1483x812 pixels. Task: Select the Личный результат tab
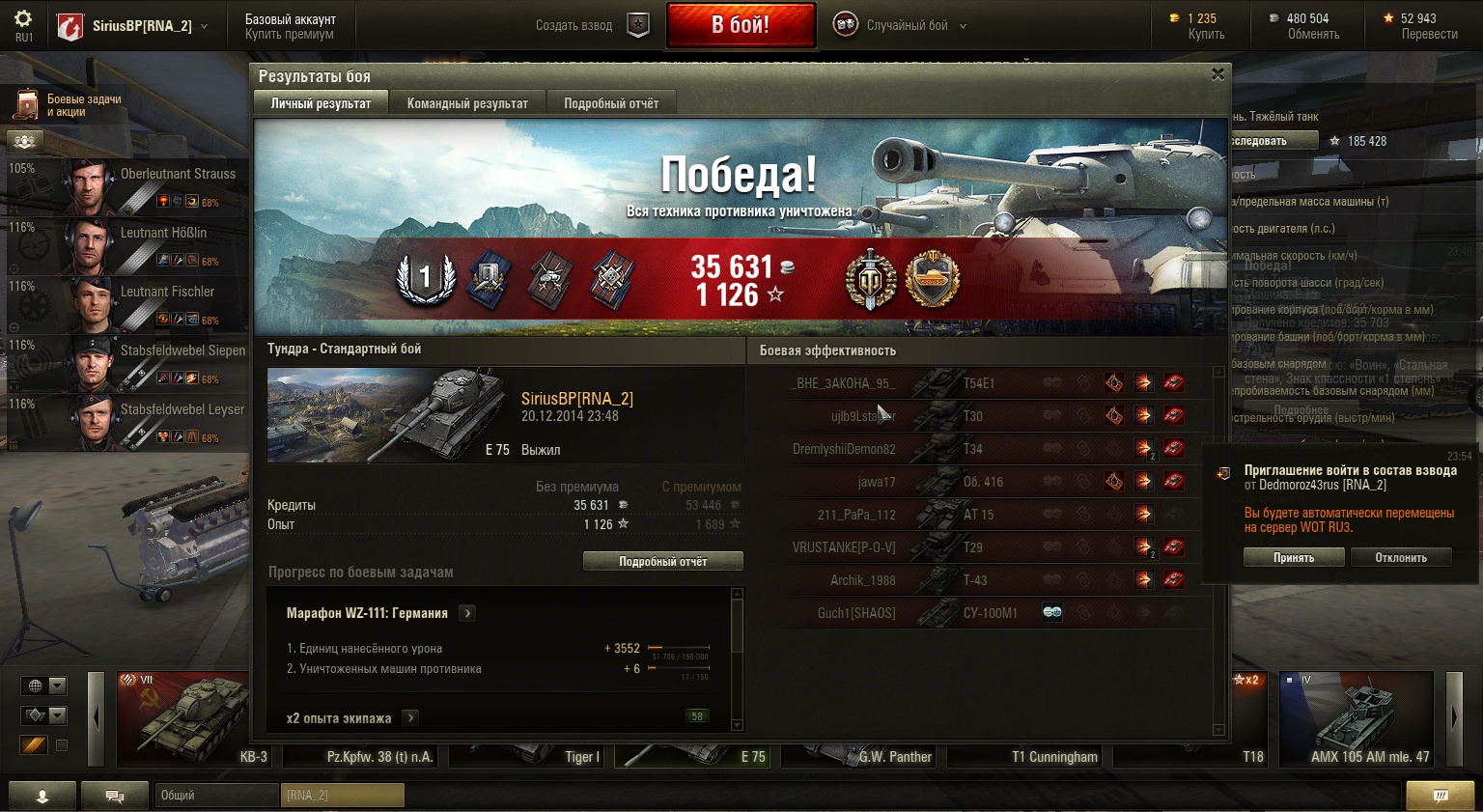[321, 103]
